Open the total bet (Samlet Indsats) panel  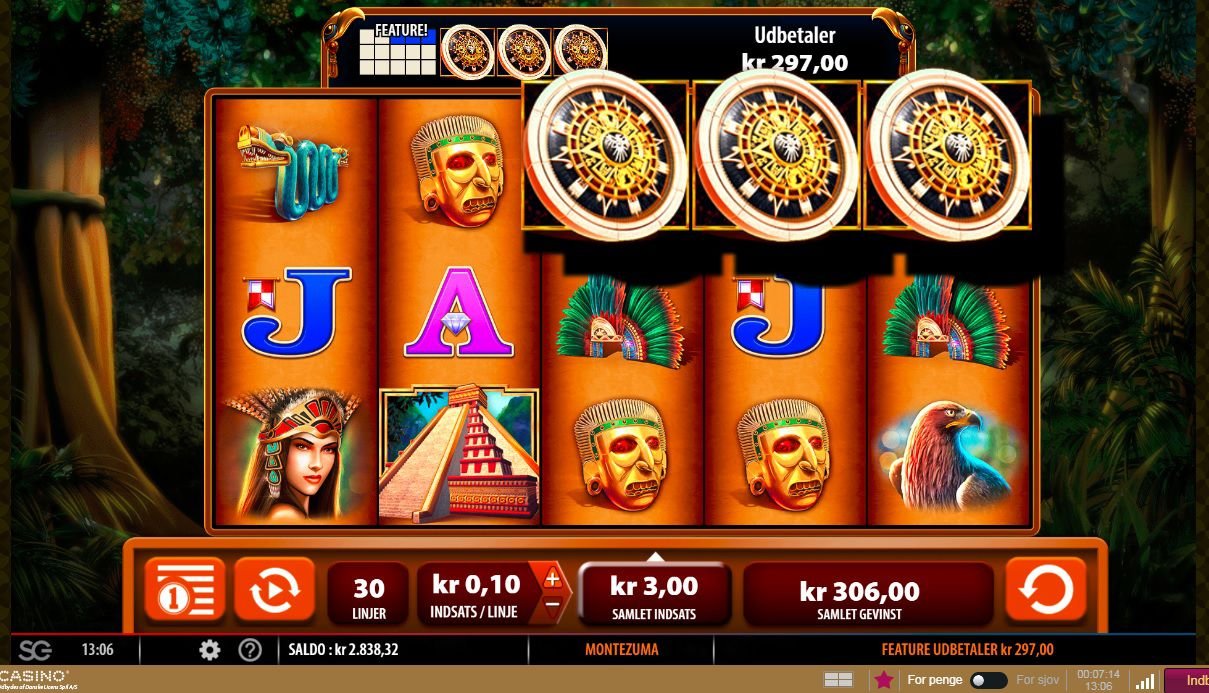click(x=654, y=593)
